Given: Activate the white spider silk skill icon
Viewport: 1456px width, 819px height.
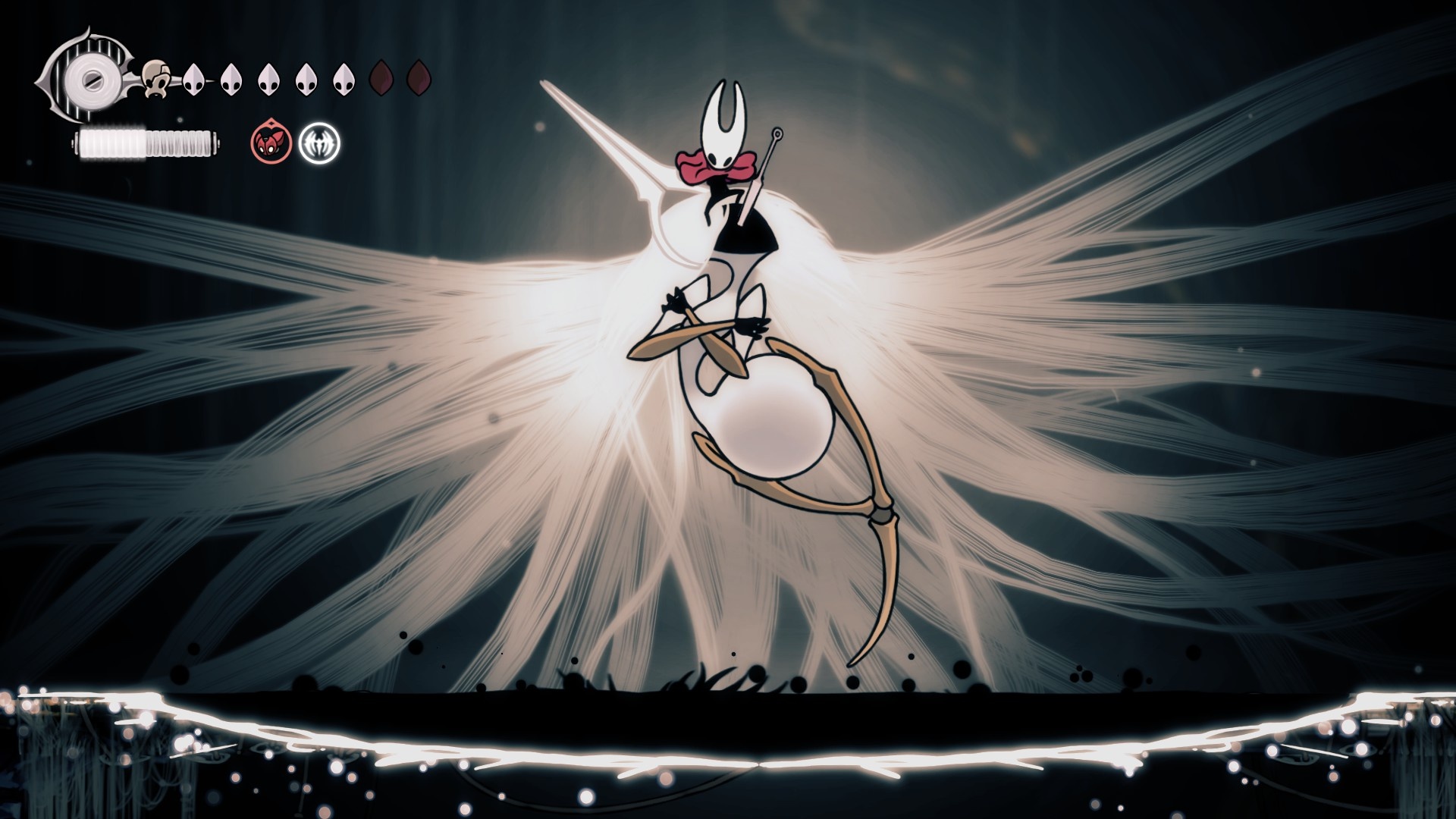Looking at the screenshot, I should click(319, 143).
